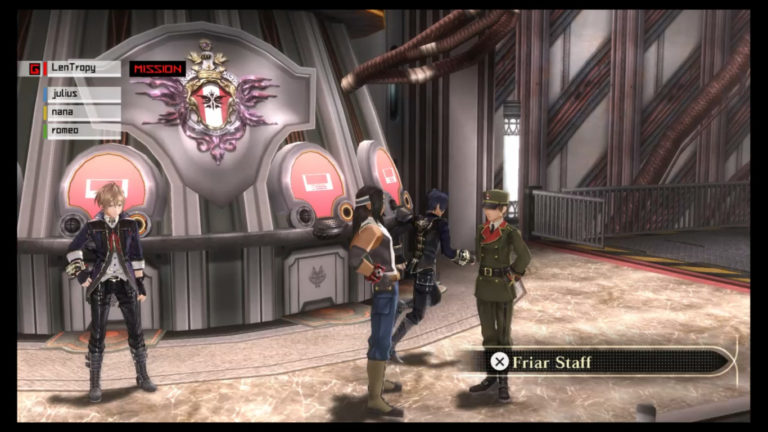768x432 pixels.
Task: Pick romeo in the party list
Action: pyautogui.click(x=82, y=130)
